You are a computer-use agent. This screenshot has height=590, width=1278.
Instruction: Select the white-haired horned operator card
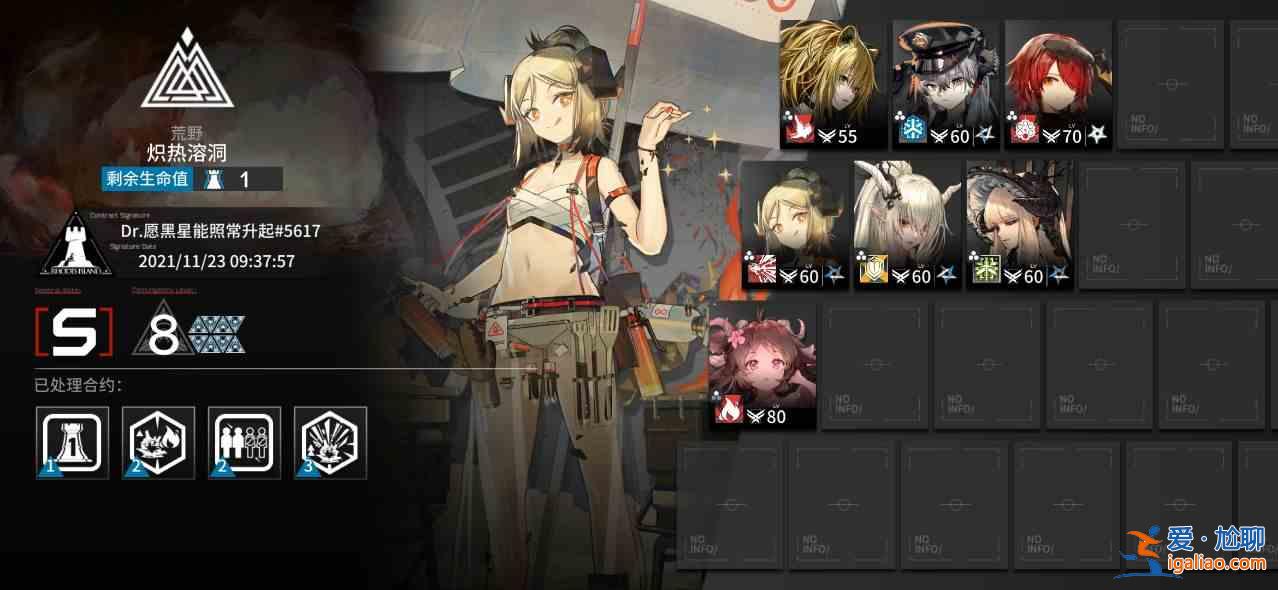coord(907,226)
